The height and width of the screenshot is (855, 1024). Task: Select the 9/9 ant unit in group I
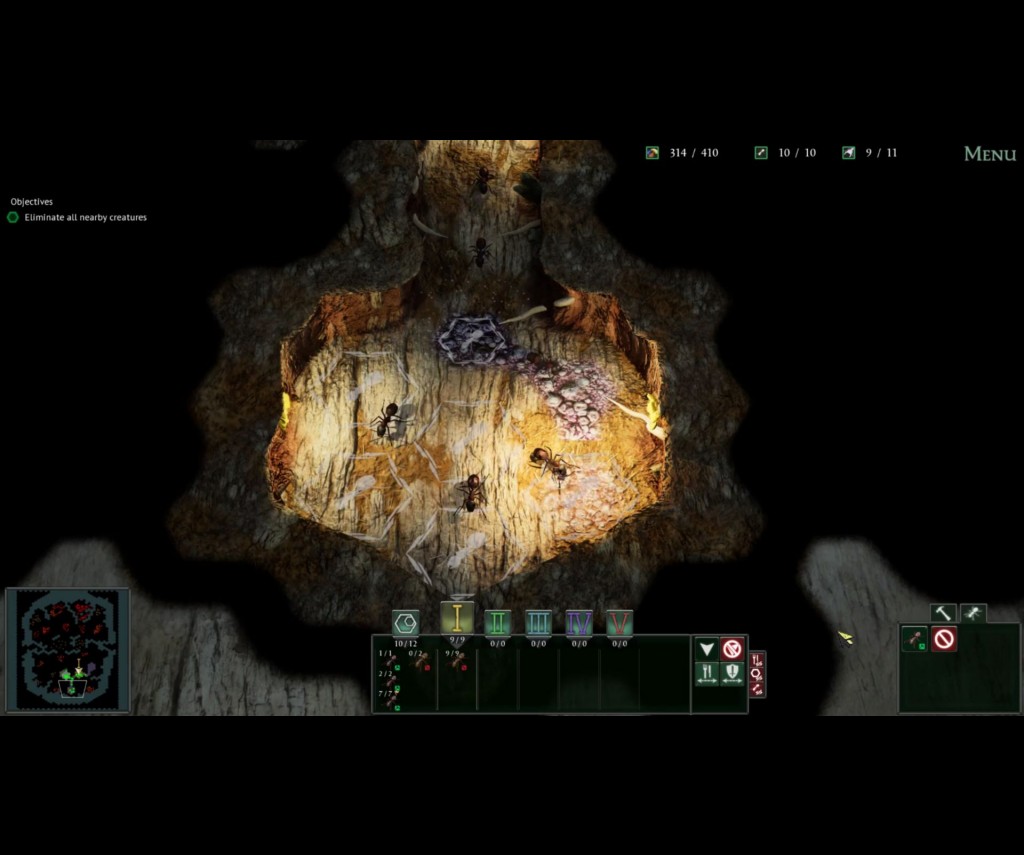coord(457,660)
